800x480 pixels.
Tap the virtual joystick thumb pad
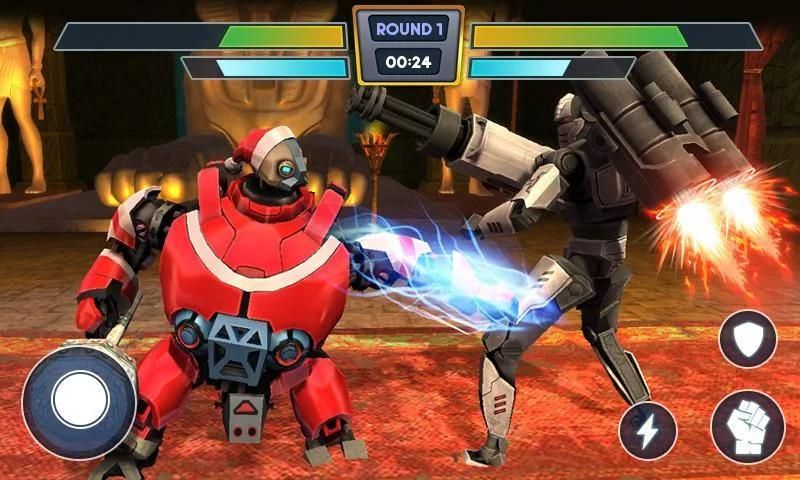tap(79, 400)
